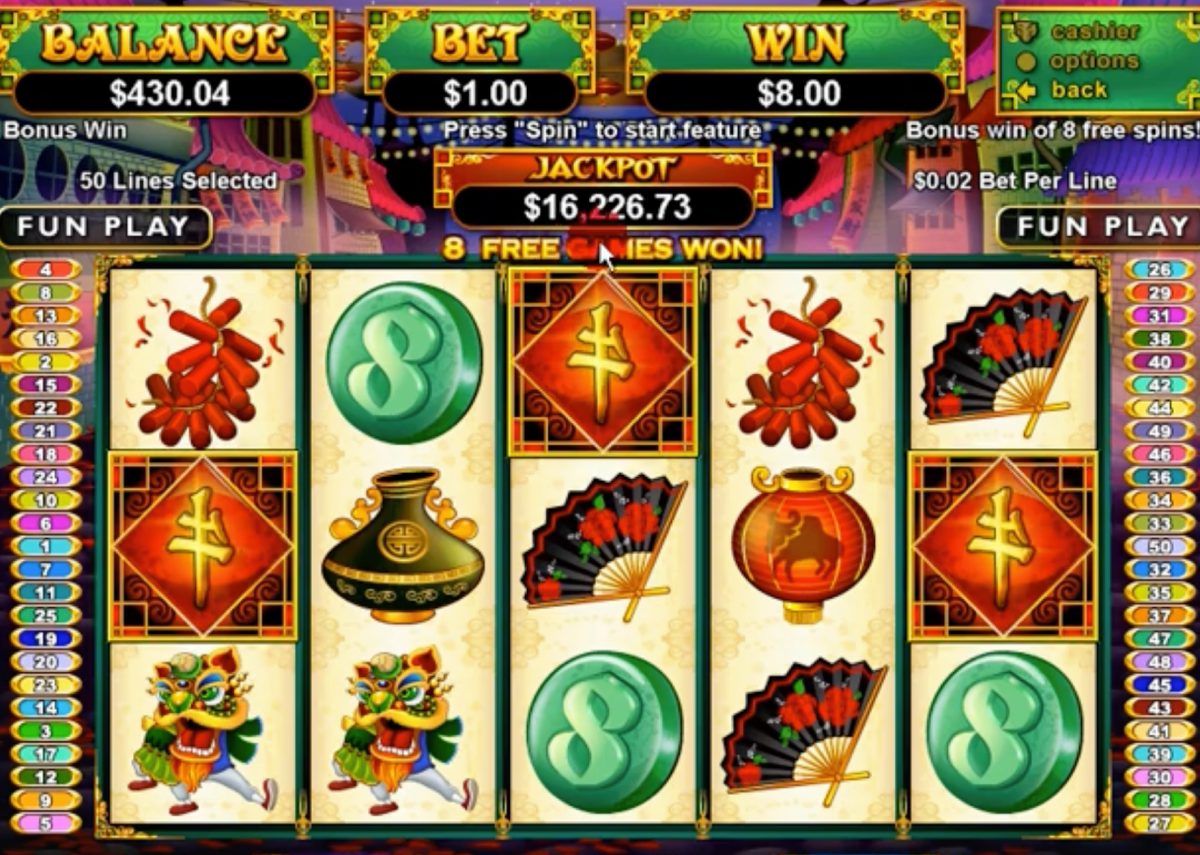Go back using the back arrow
Image resolution: width=1200 pixels, height=855 pixels.
coord(1078,90)
